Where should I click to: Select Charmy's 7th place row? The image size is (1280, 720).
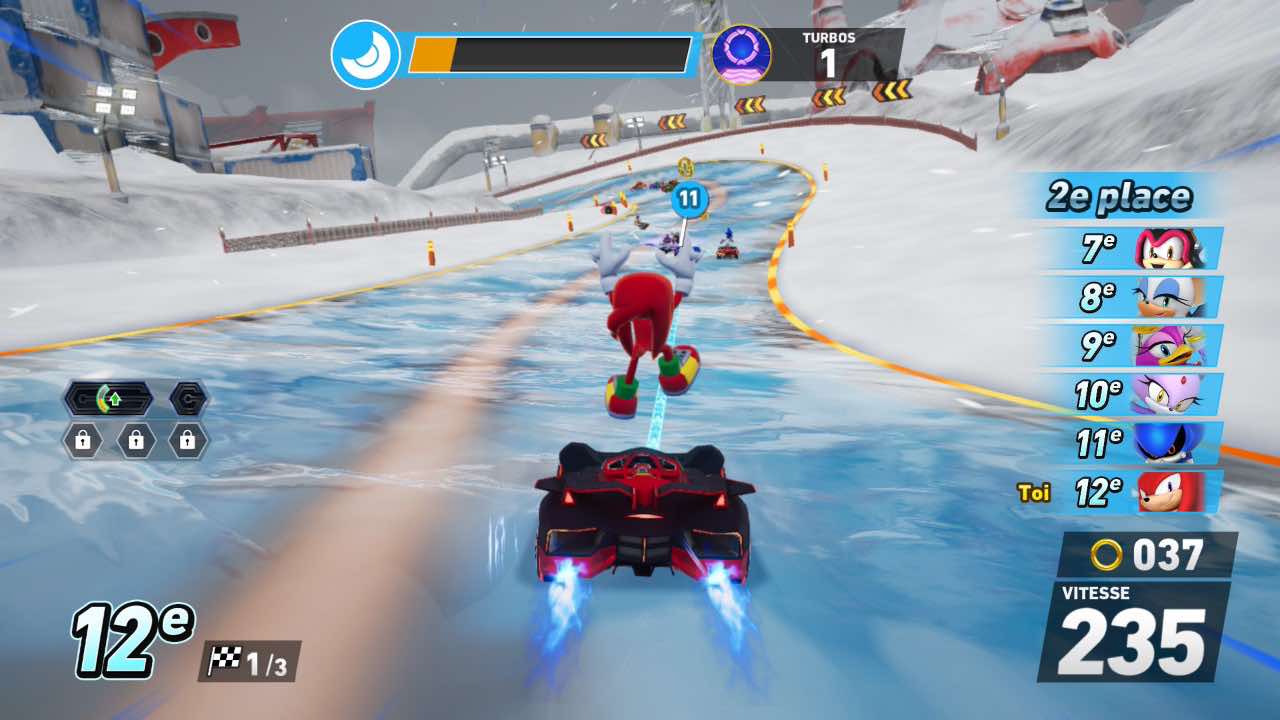(x=1142, y=248)
